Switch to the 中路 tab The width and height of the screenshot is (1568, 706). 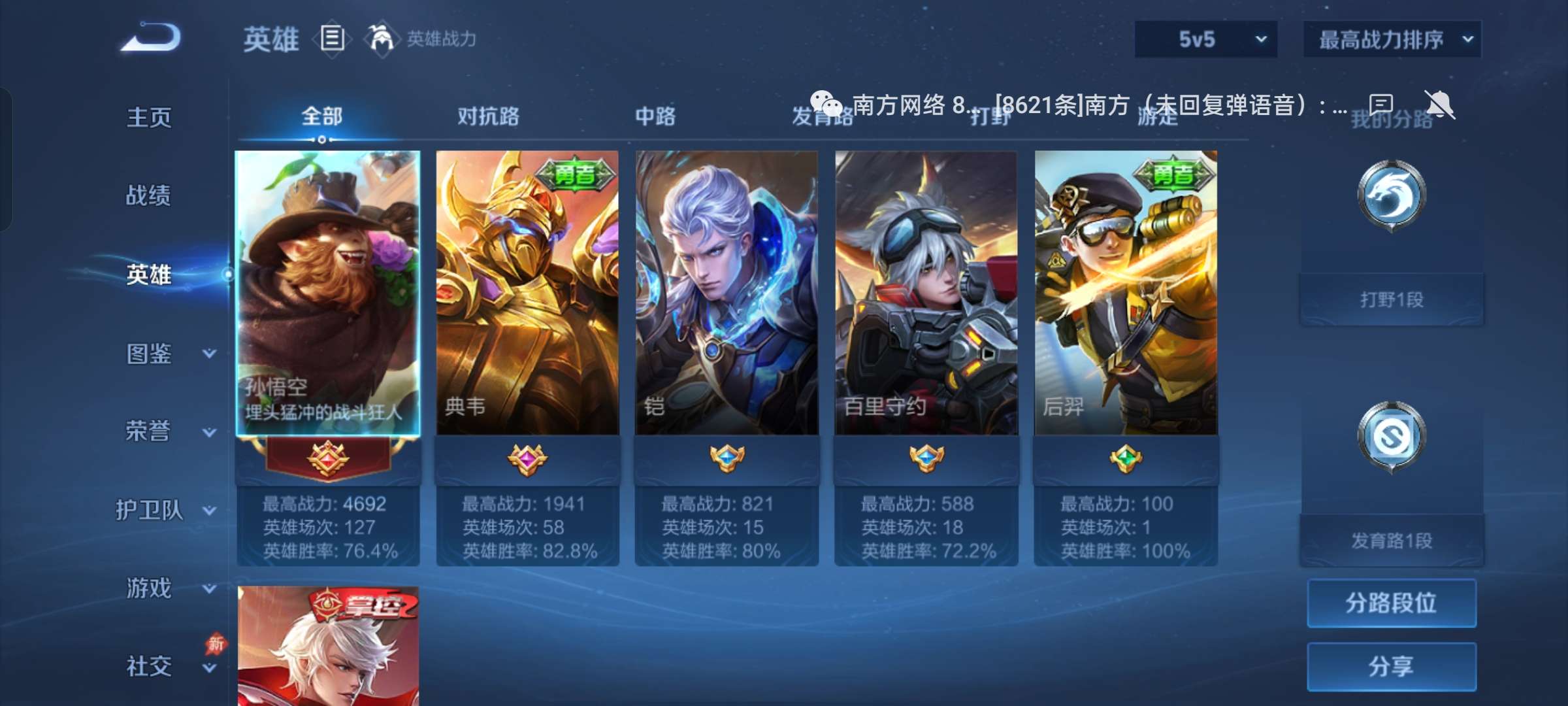coord(653,116)
